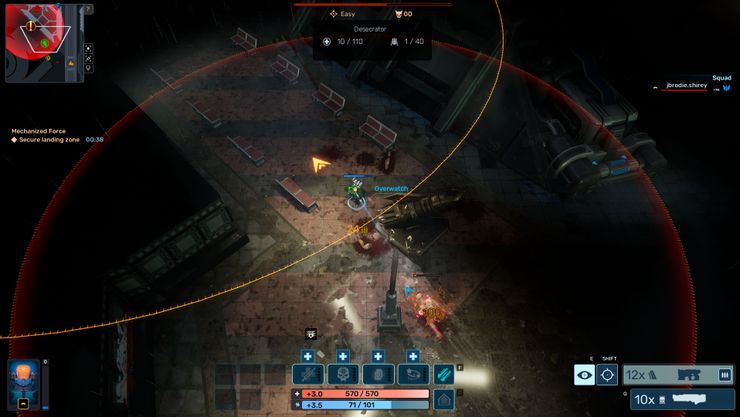The image size is (740, 417).
Task: Click the house icon slot
Action: (443, 398)
